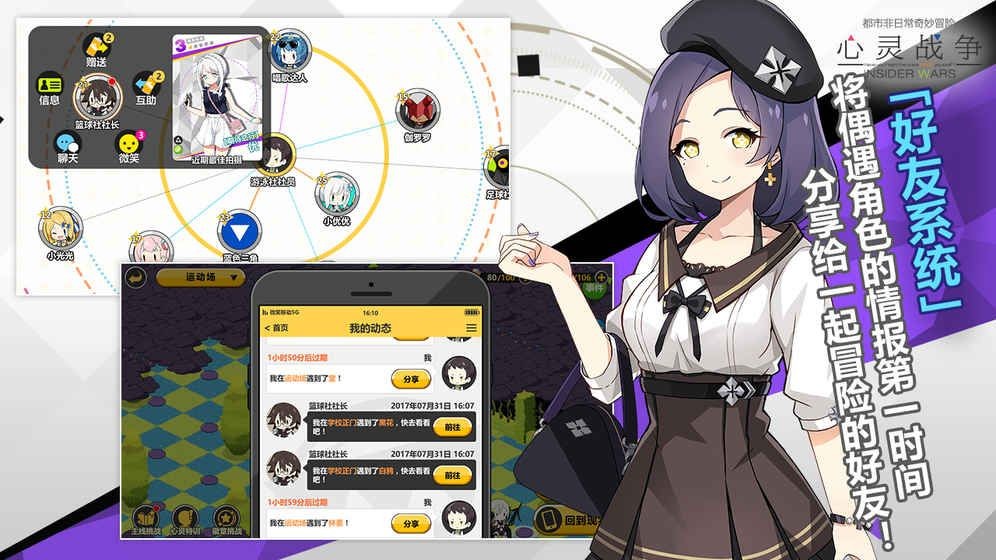Go to the 黑花 encounter location
The image size is (996, 560).
(452, 426)
